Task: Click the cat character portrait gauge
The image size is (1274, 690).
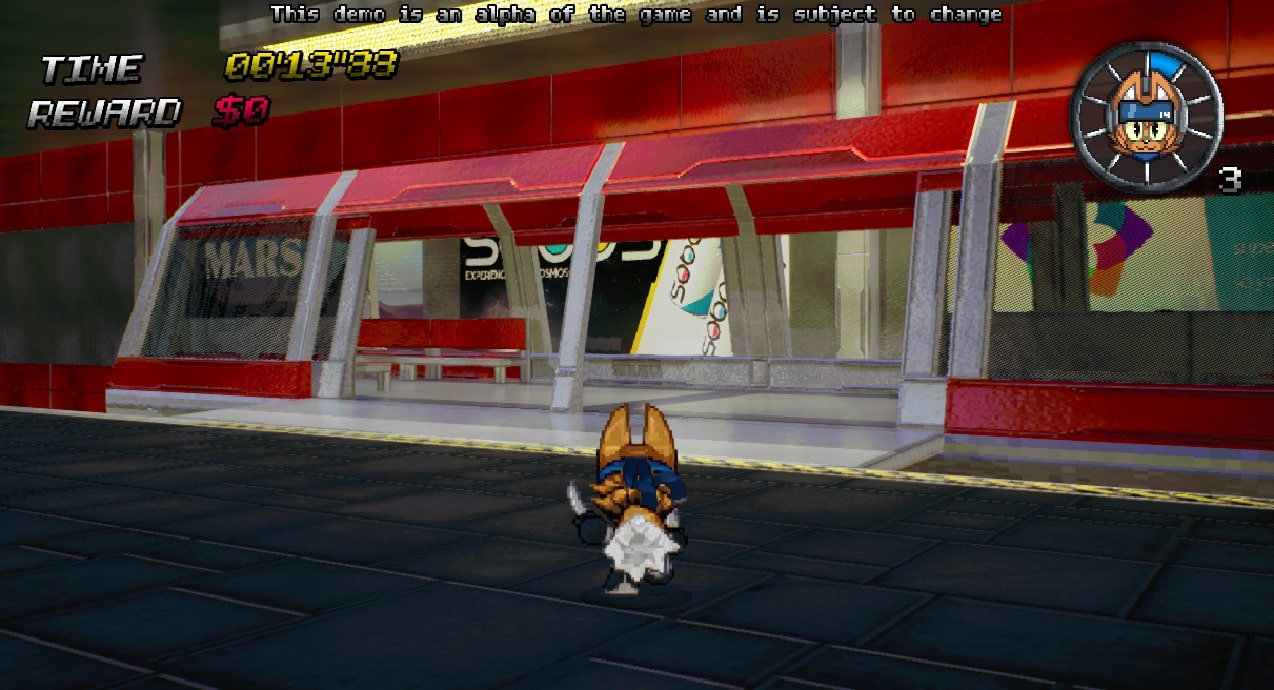Action: [x=1147, y=117]
